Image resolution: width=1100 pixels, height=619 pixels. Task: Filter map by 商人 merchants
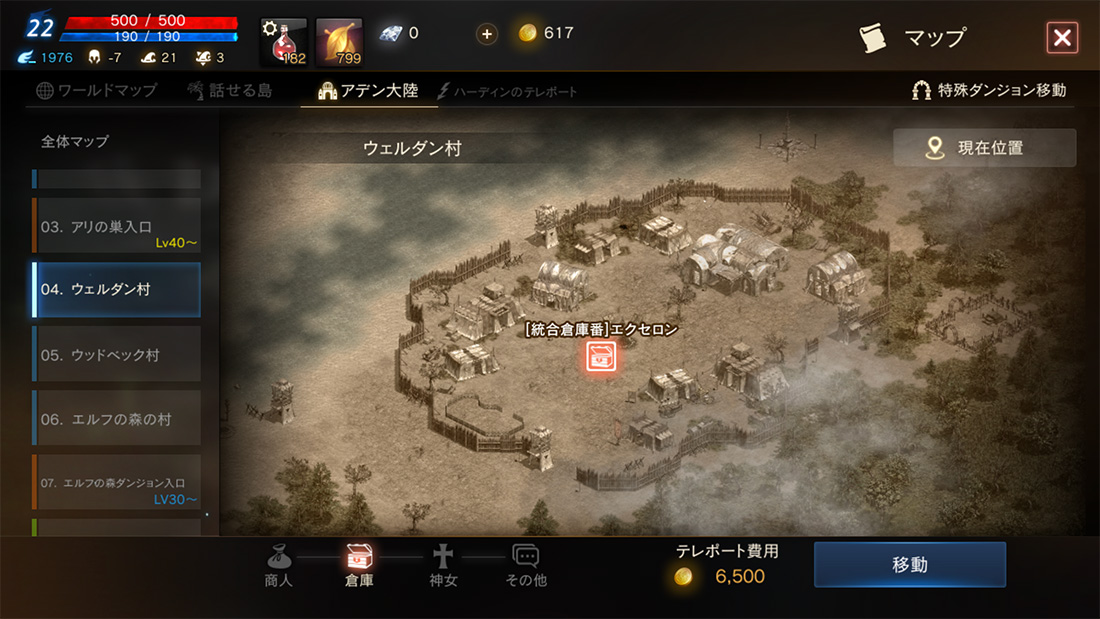pyautogui.click(x=279, y=566)
